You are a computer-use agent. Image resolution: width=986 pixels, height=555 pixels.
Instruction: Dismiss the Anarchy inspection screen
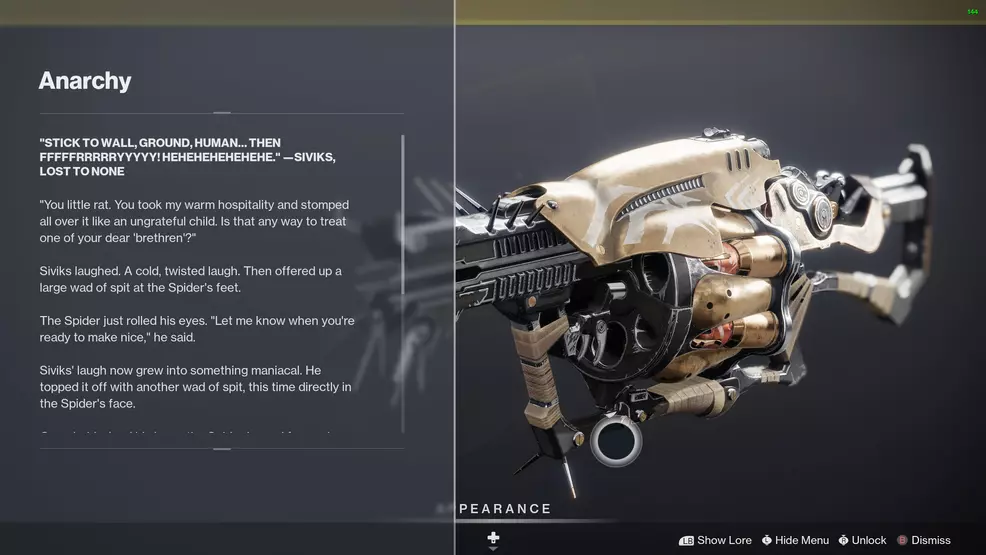(x=924, y=540)
